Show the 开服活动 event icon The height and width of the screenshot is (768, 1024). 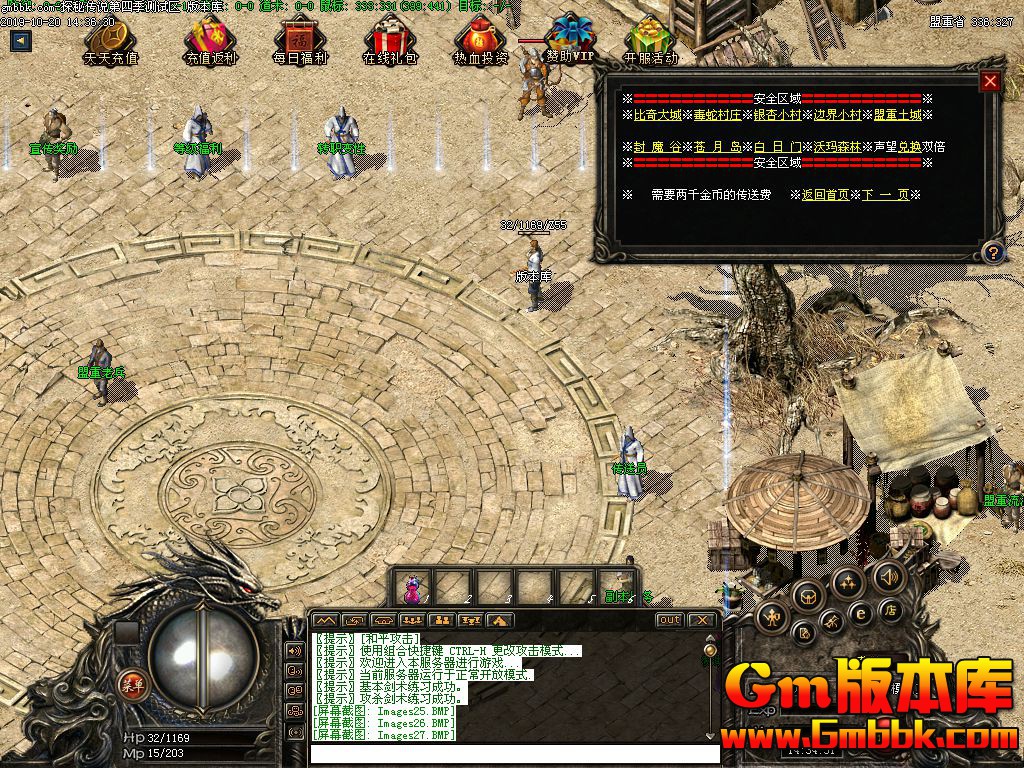(x=651, y=40)
